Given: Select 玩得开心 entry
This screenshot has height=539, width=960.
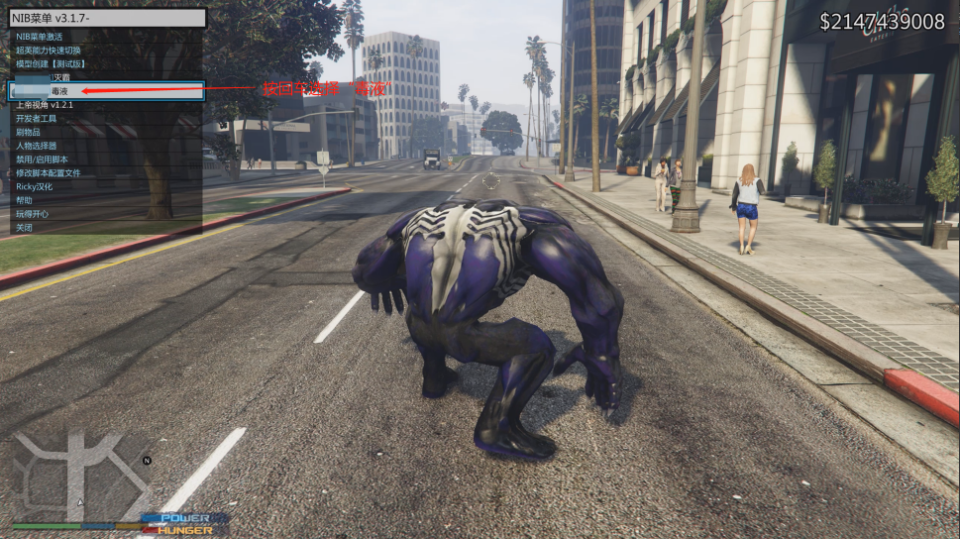Looking at the screenshot, I should pyautogui.click(x=32, y=213).
